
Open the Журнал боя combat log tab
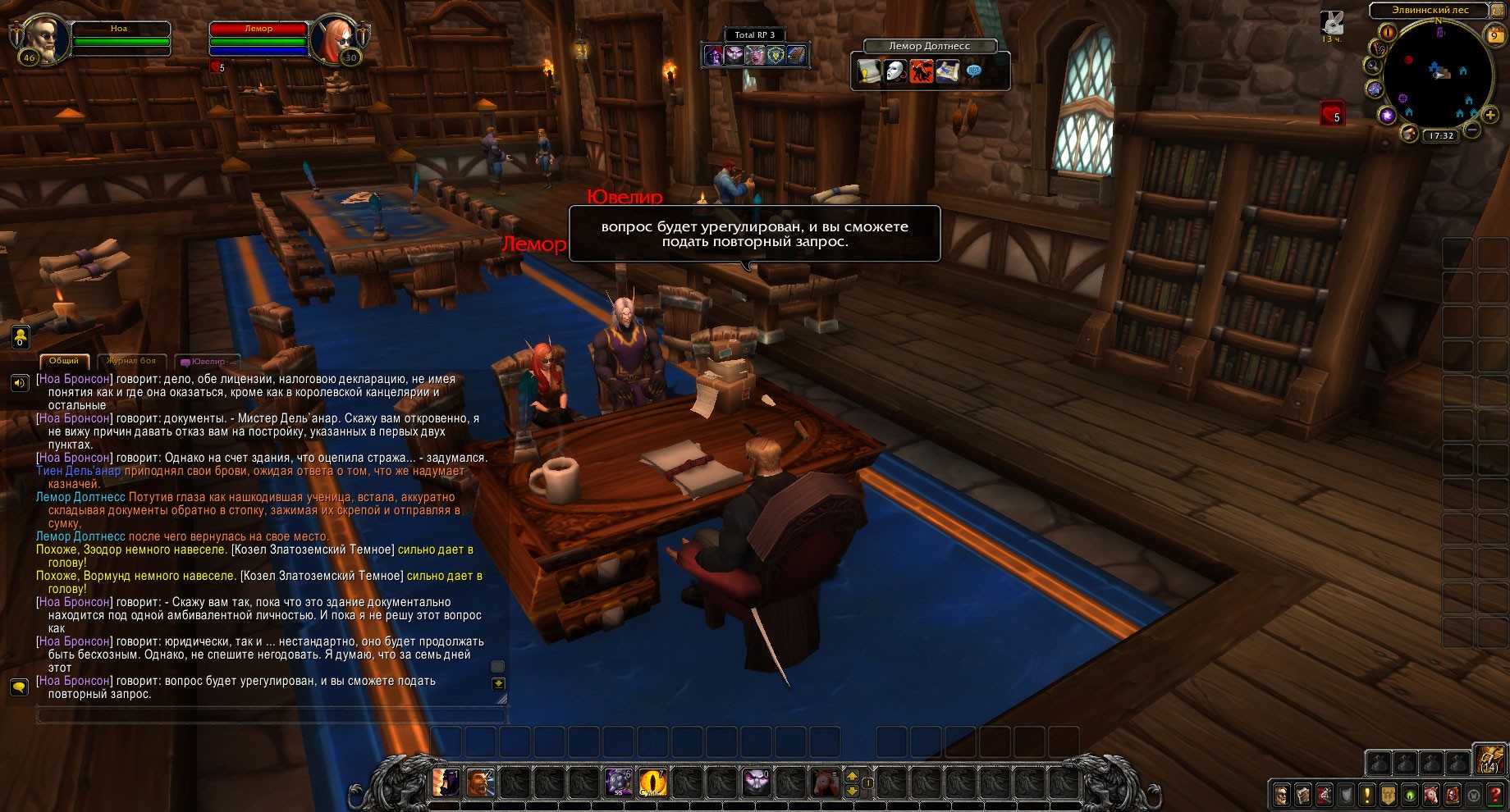coord(131,361)
